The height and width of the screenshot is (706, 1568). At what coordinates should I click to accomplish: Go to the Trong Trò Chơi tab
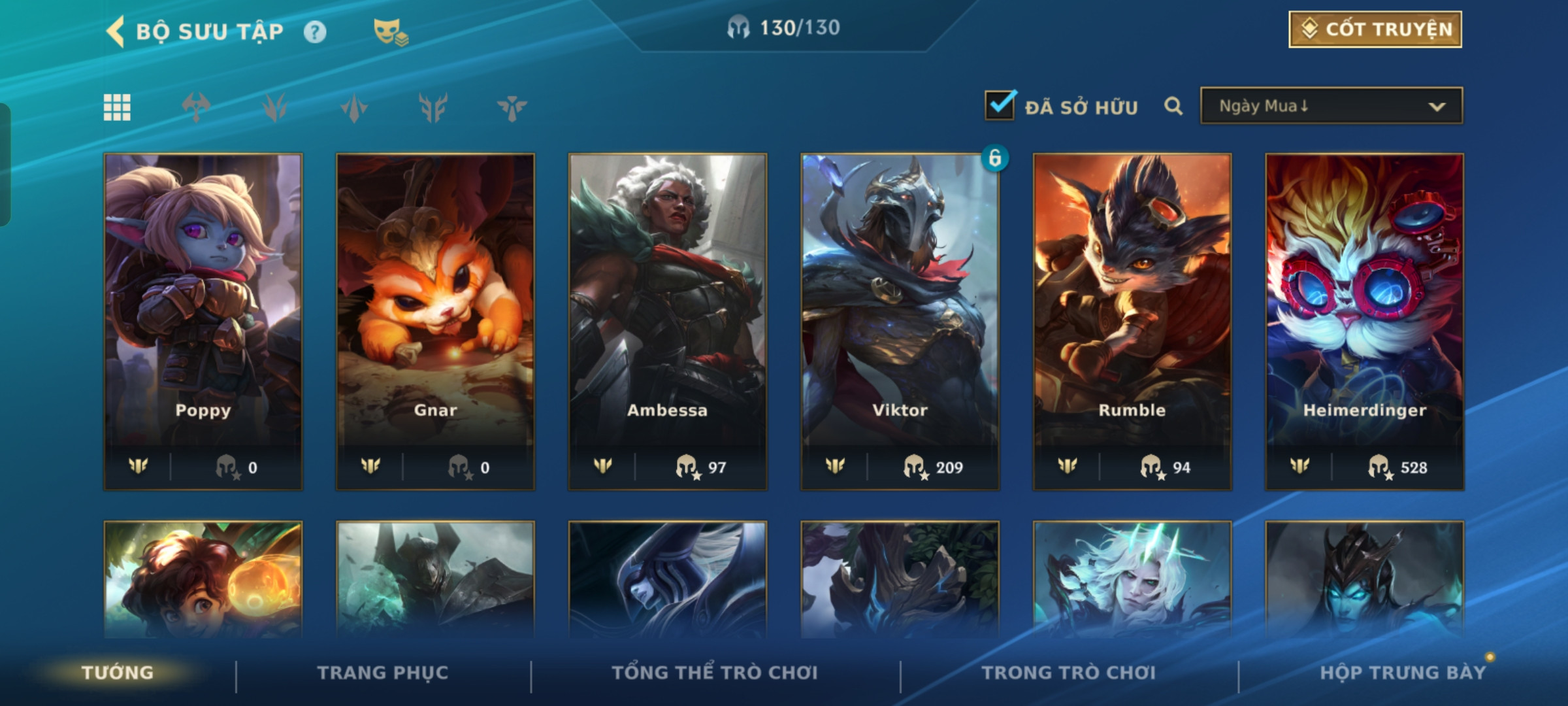[1069, 673]
